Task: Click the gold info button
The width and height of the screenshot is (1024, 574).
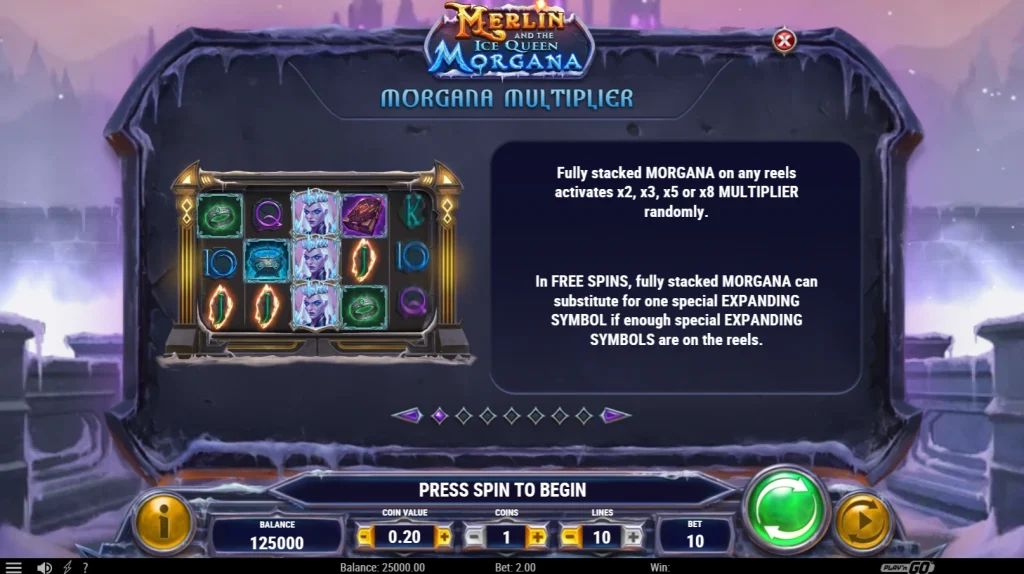Action: pos(163,522)
